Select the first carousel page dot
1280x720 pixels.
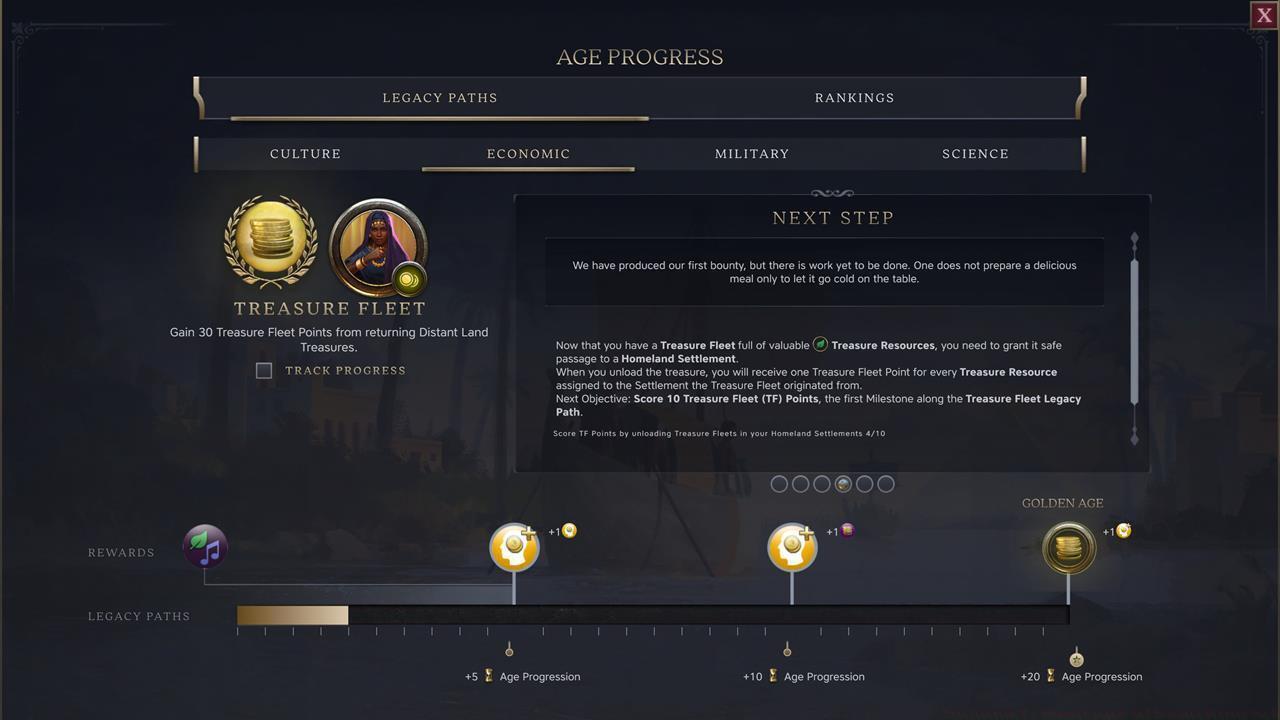click(x=779, y=484)
